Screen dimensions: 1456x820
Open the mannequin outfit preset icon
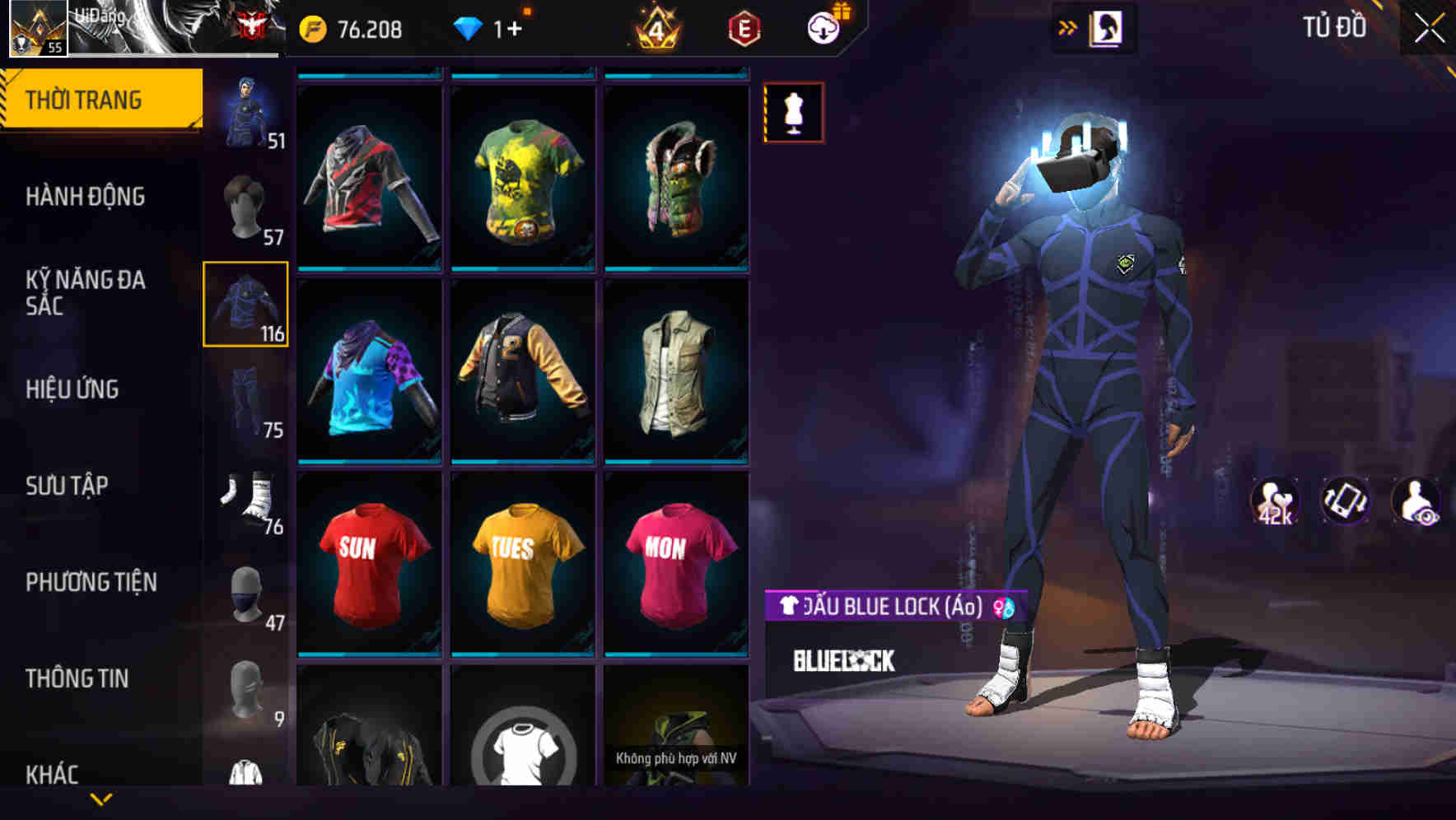tap(793, 113)
